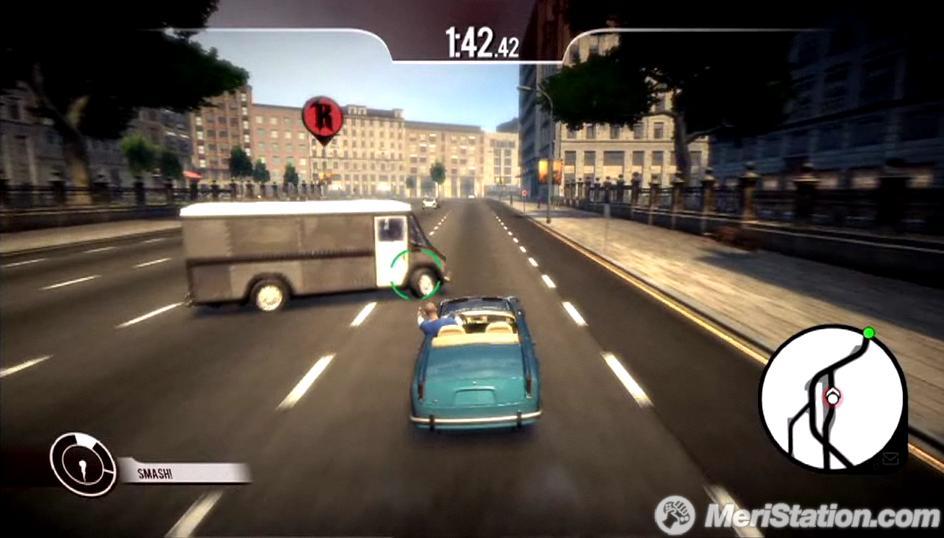Select the circular gauge icon beside SMASH!
Screen dimensions: 944x538
[x=83, y=463]
